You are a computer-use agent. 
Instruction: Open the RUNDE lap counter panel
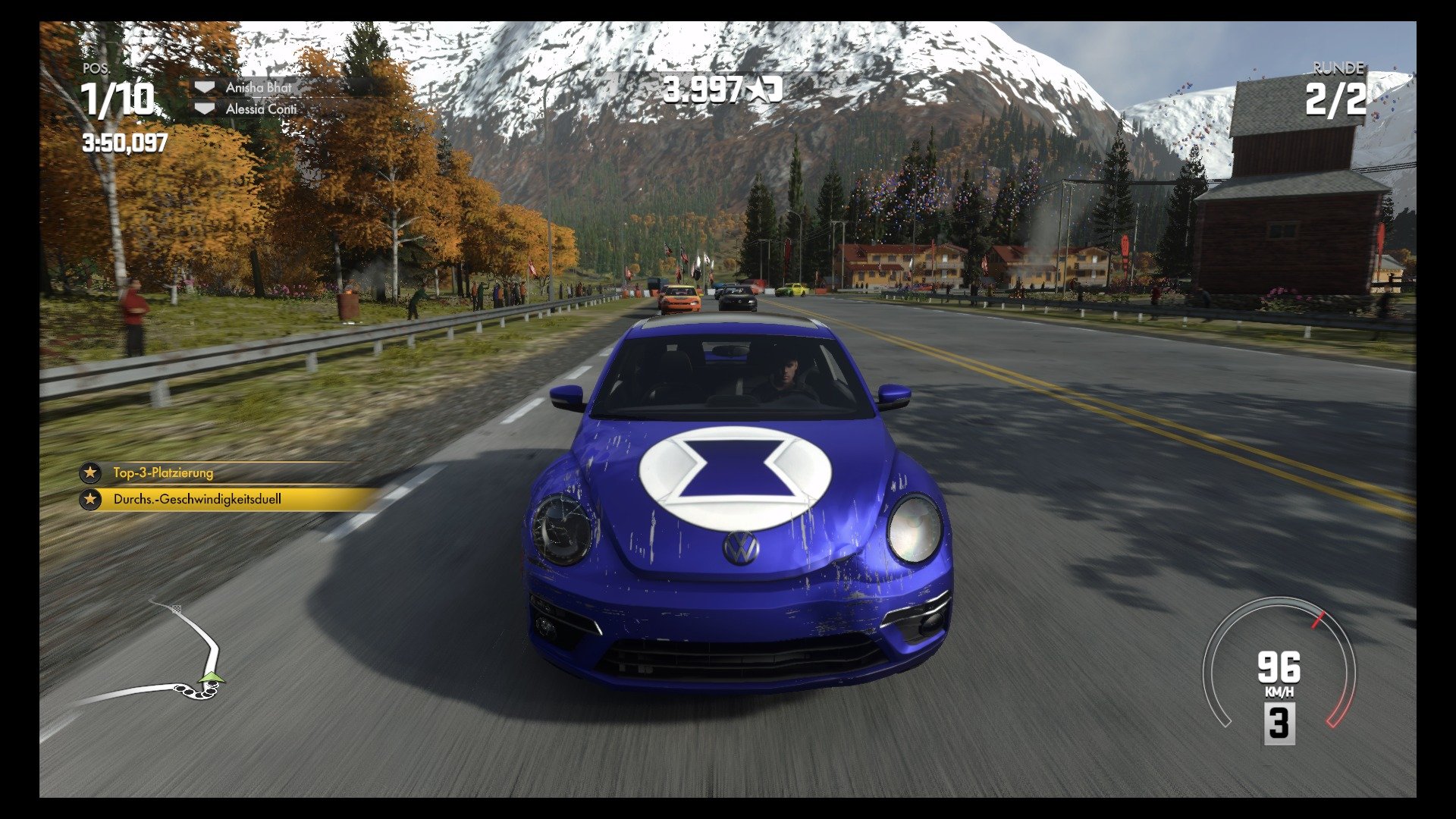(1338, 71)
